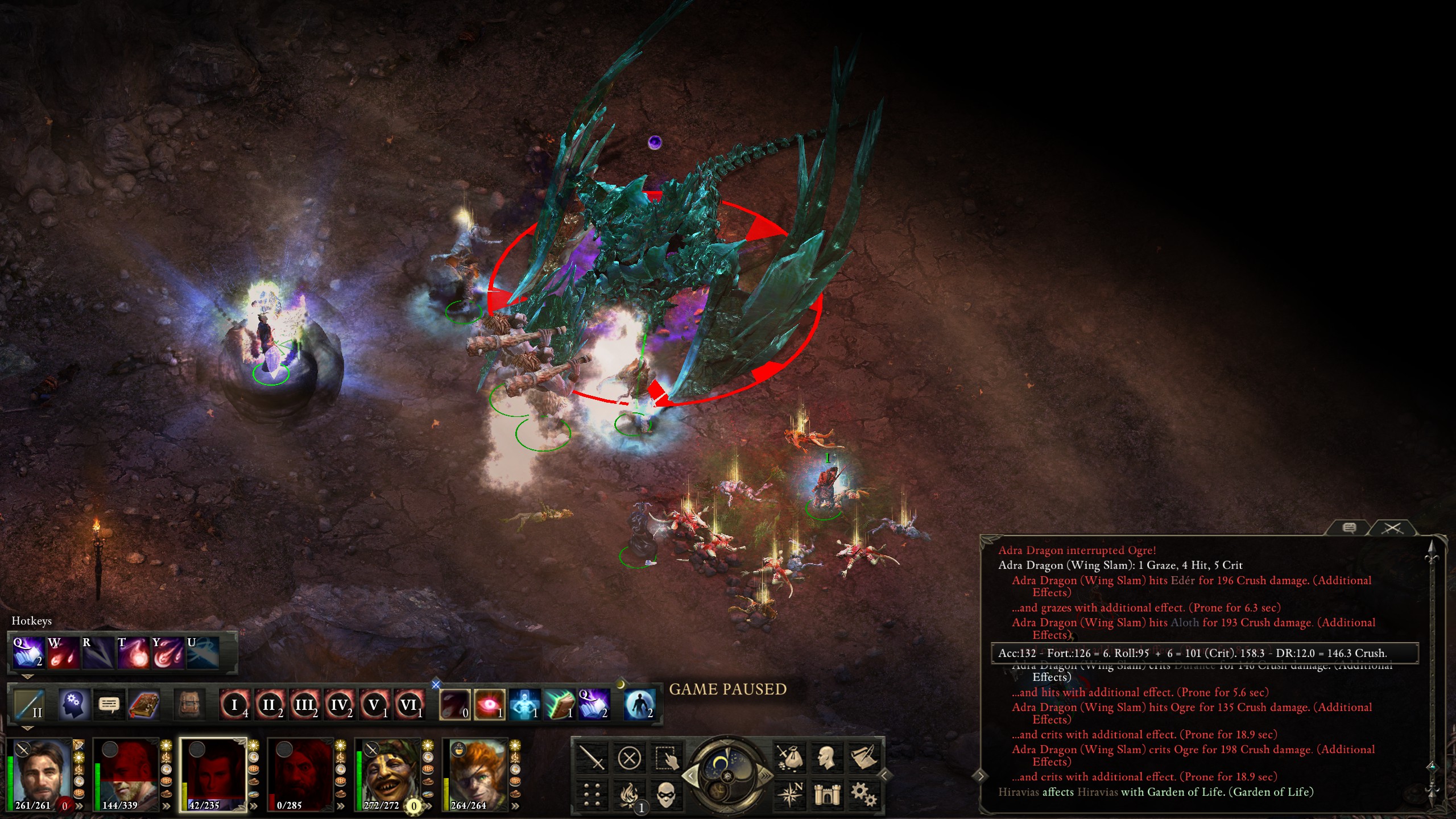Select the orange-haired eyepatch character portrait
1456x819 pixels.
(475, 773)
